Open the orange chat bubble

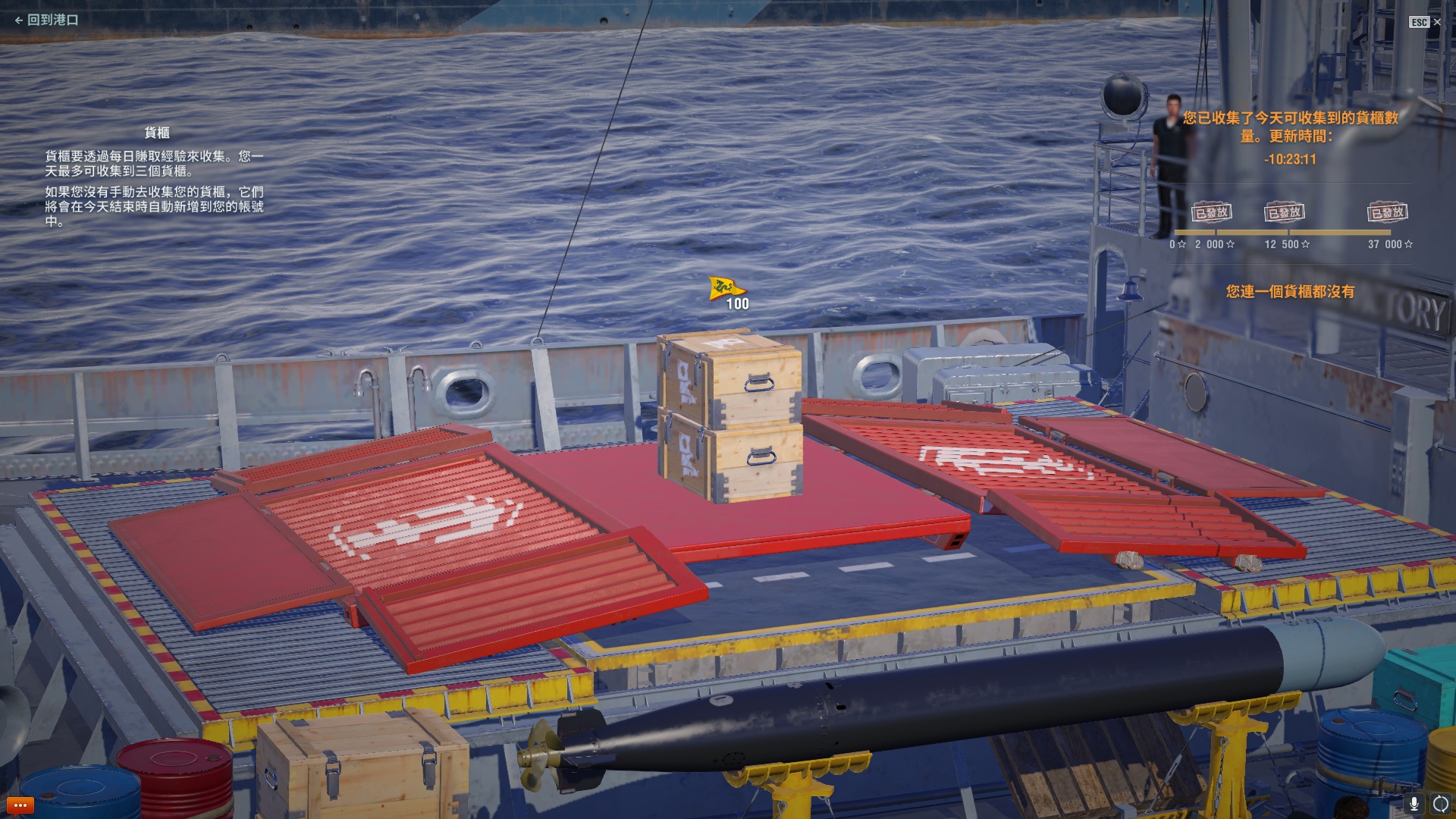point(20,805)
